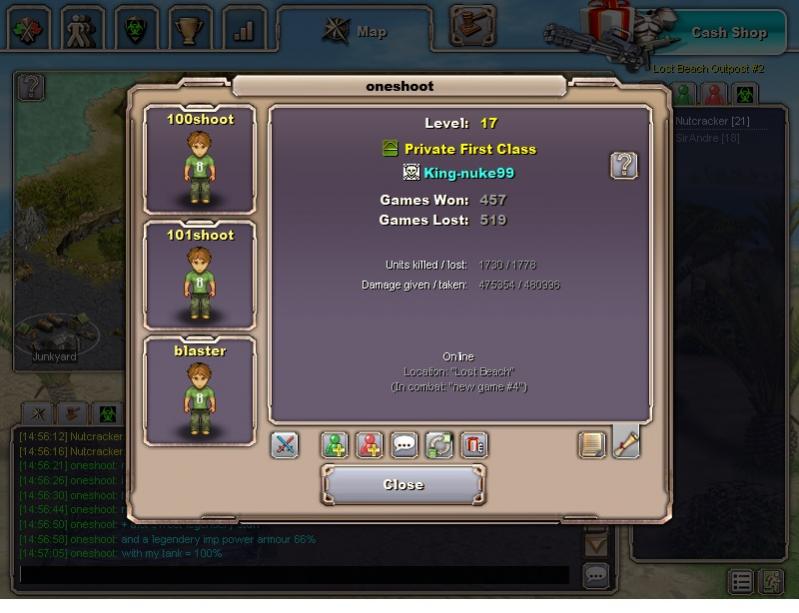Screen dimensions: 799x613
Task: Open the help question mark inside profile
Action: (x=624, y=166)
